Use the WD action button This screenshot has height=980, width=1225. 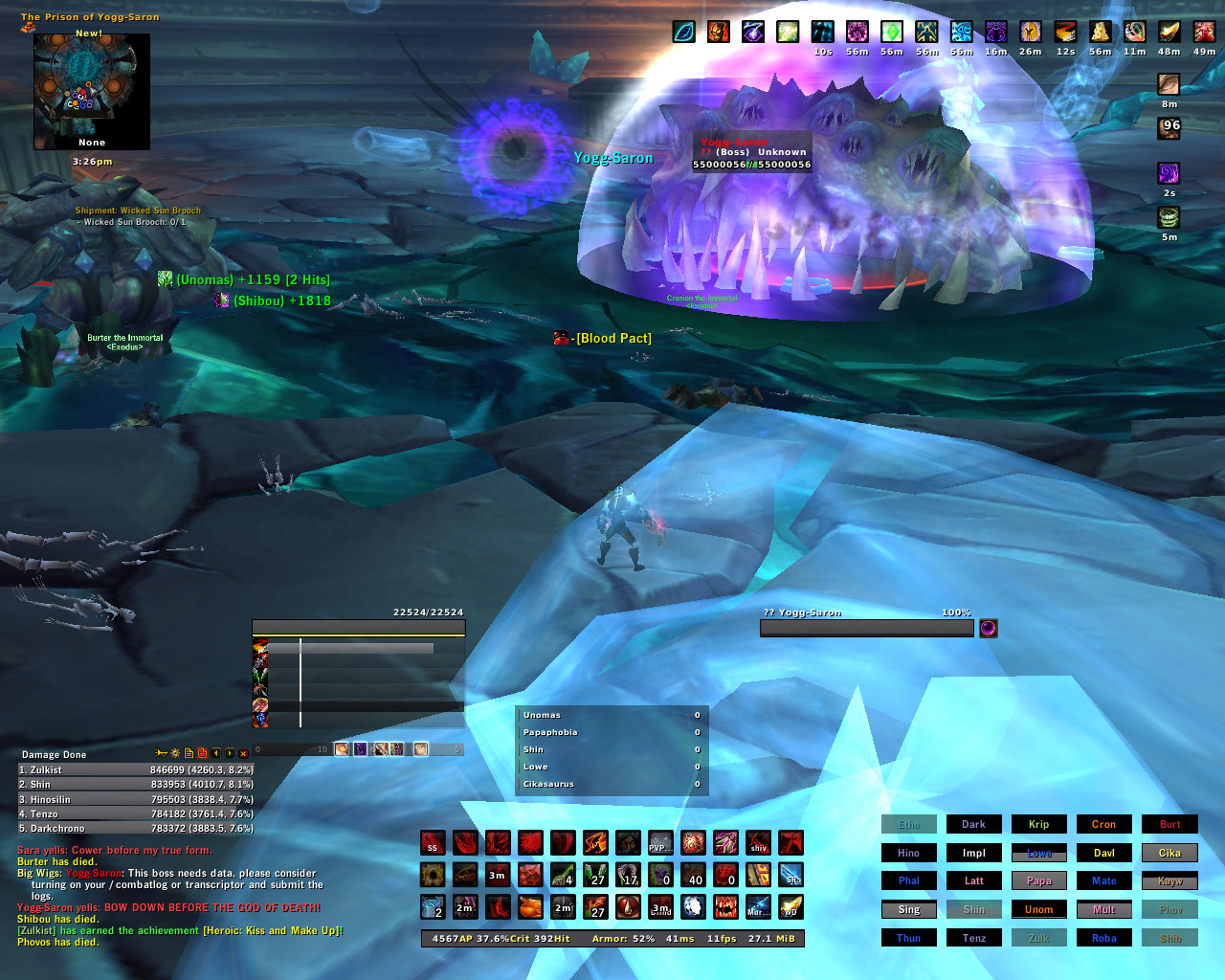coord(791,907)
